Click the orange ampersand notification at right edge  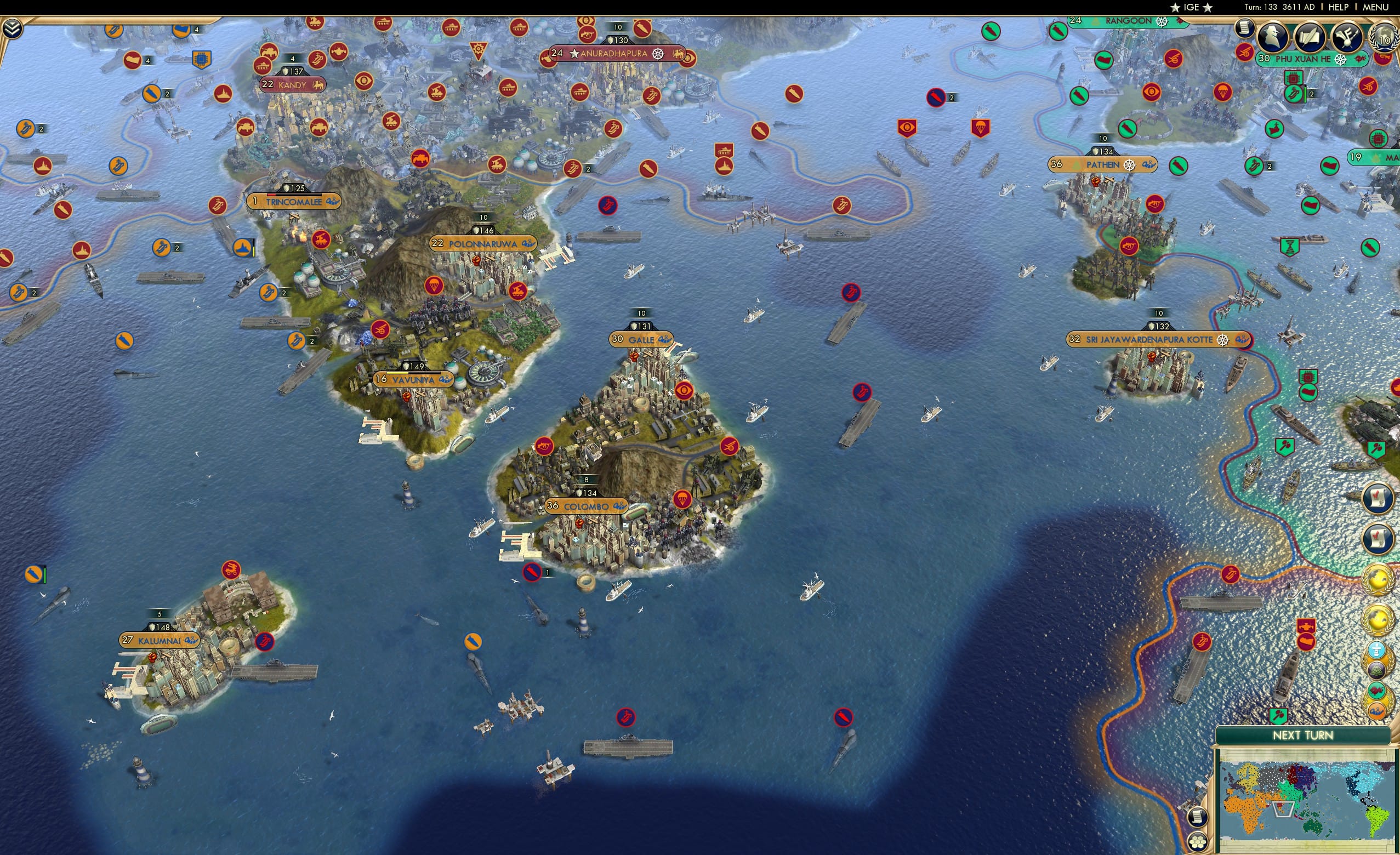(x=1378, y=710)
